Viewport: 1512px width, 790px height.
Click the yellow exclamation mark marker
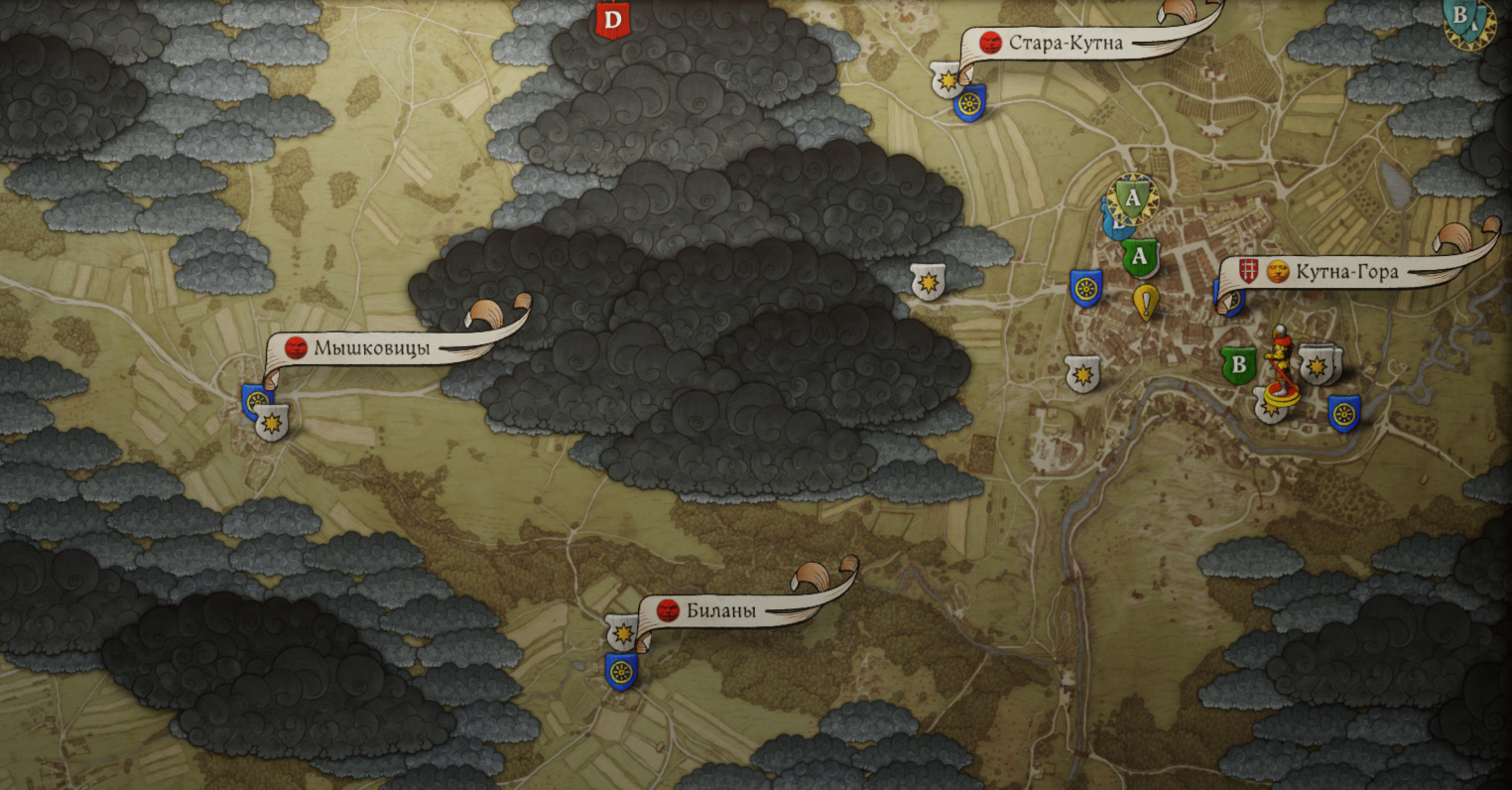pyautogui.click(x=1146, y=302)
